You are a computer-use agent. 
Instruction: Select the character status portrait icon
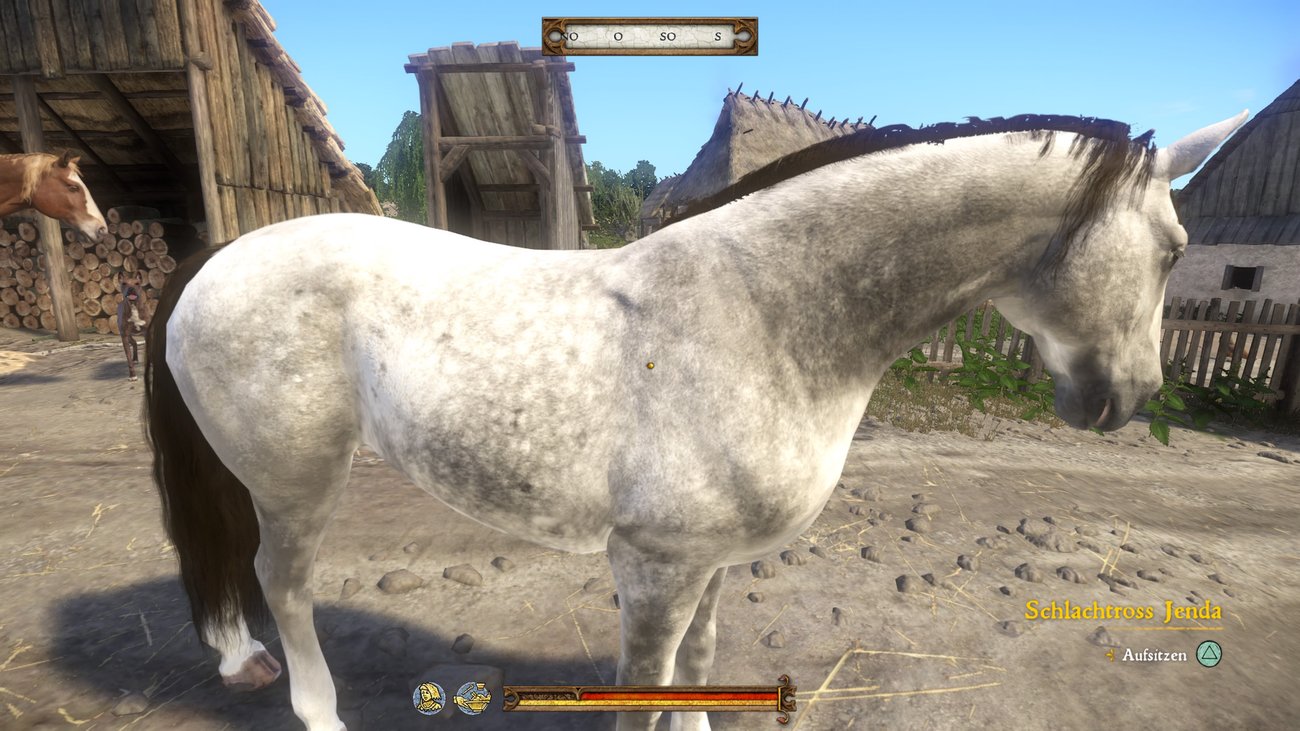[x=428, y=697]
